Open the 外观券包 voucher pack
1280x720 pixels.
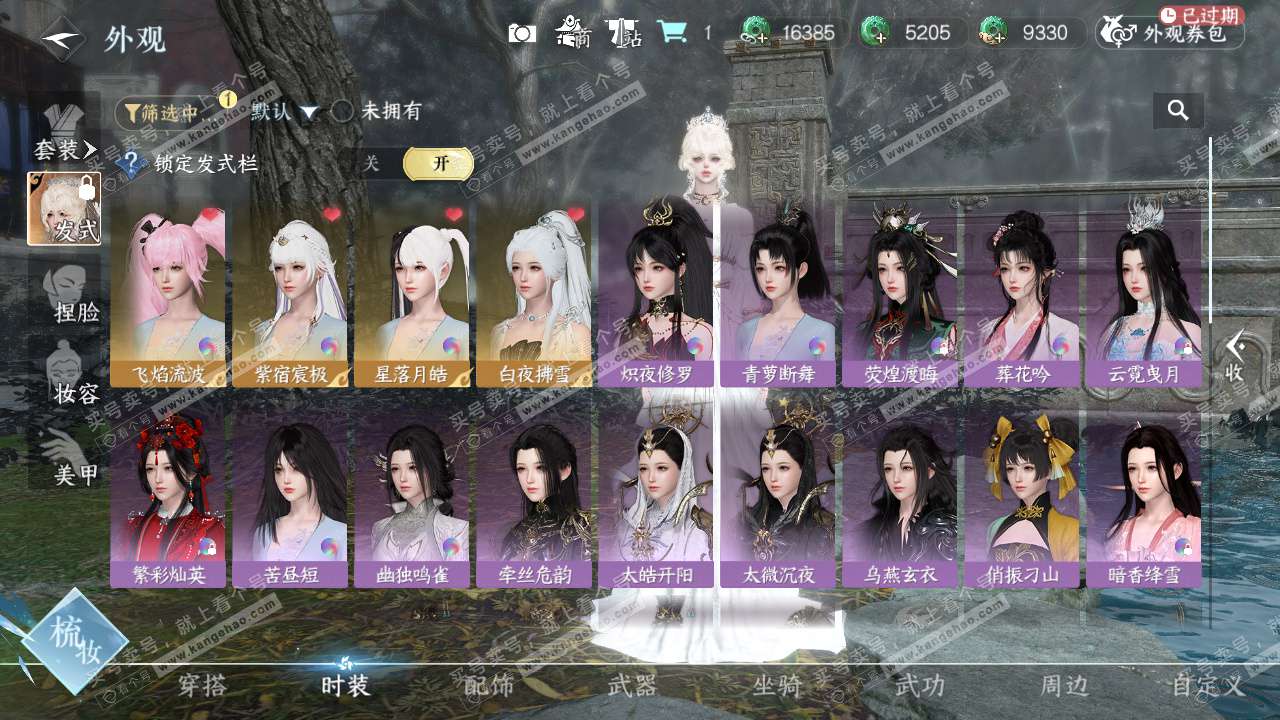click(x=1171, y=33)
